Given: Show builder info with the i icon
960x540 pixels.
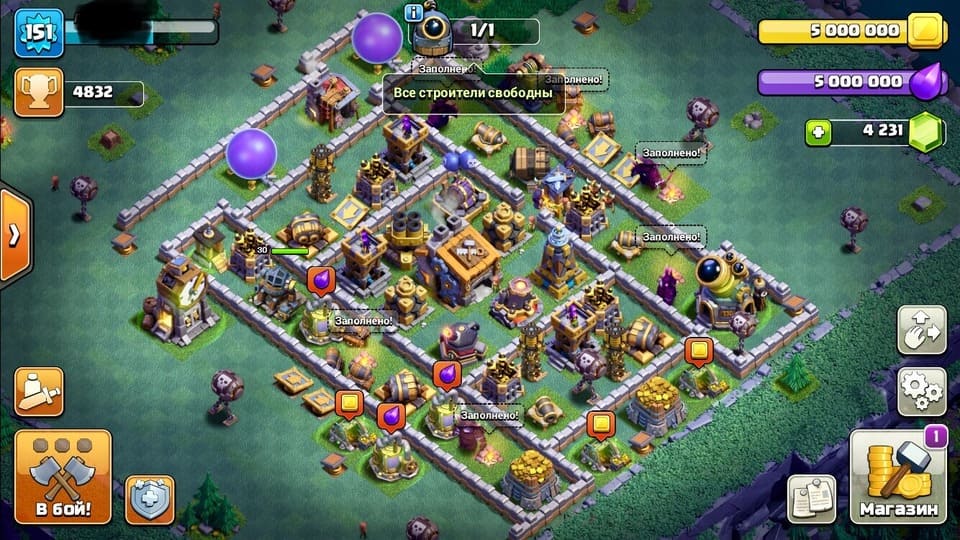Looking at the screenshot, I should pyautogui.click(x=415, y=13).
